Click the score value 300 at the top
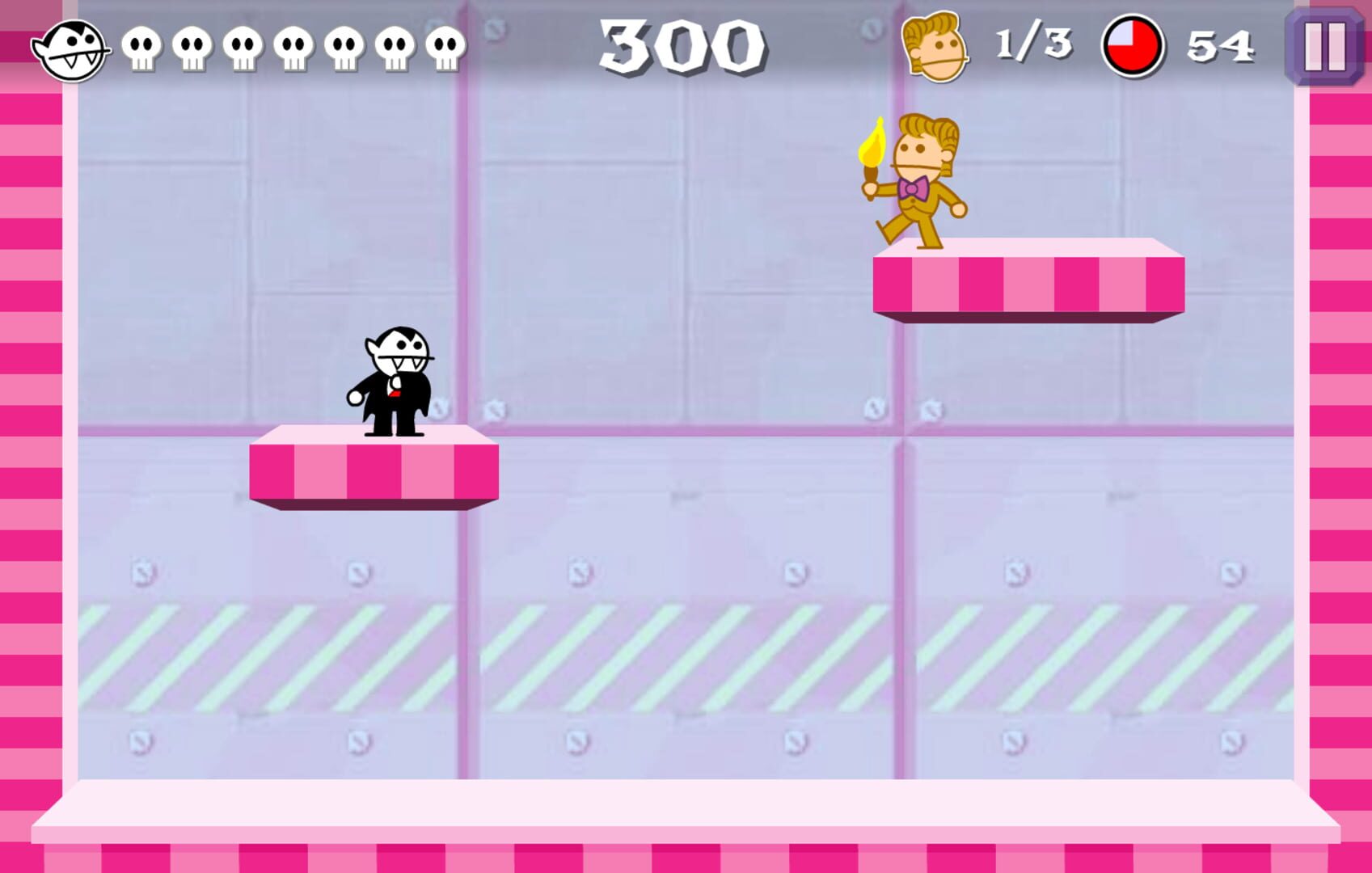 (681, 47)
